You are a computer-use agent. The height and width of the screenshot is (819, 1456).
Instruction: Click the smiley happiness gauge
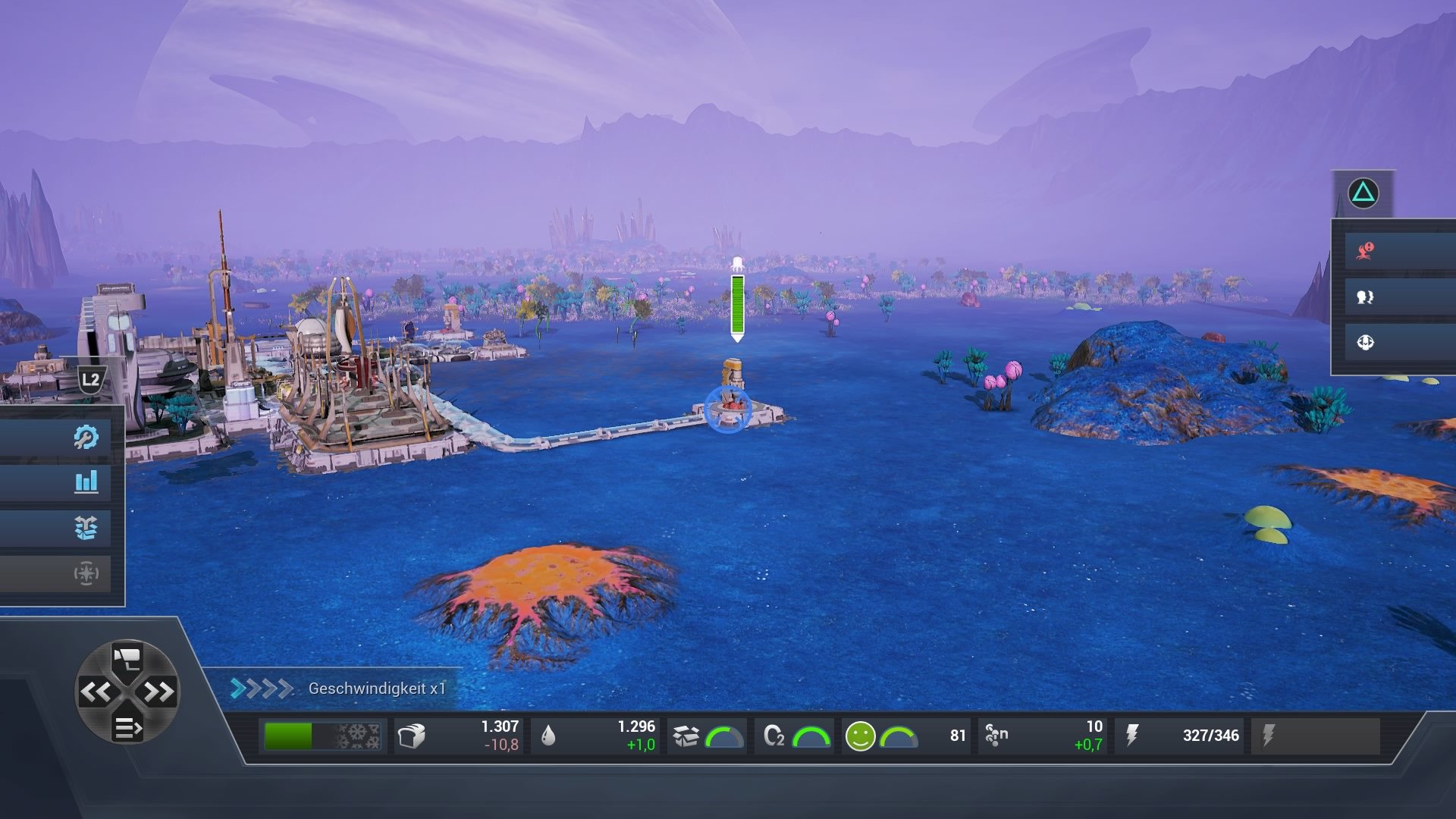click(861, 734)
